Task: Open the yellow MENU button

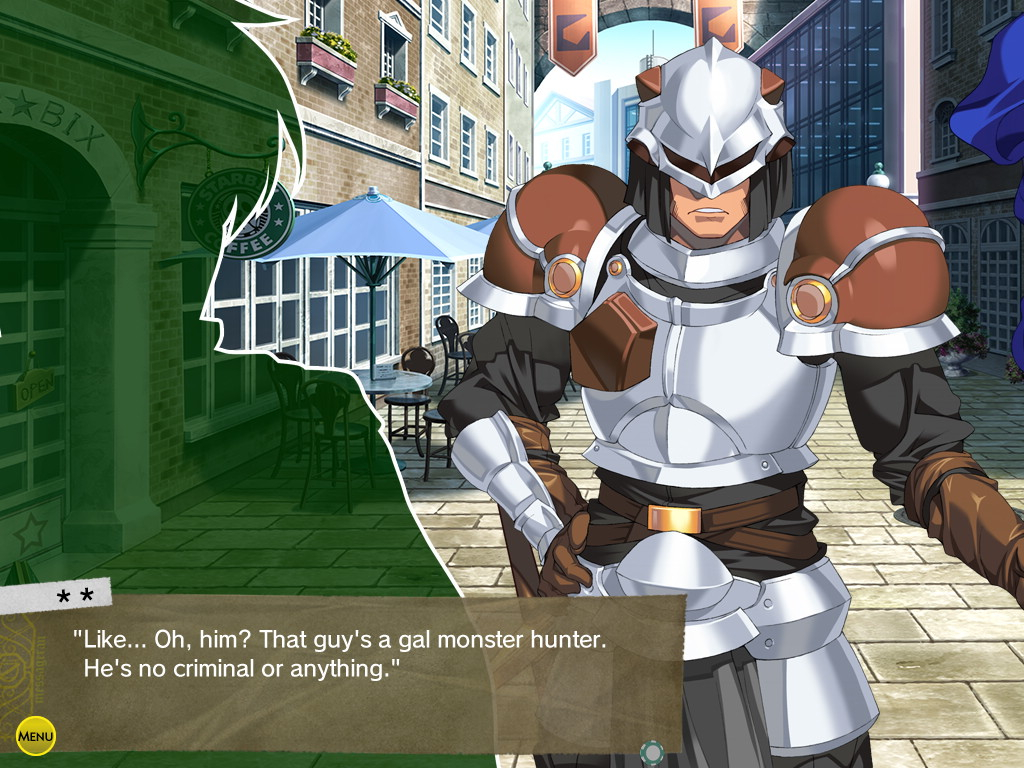Action: (x=36, y=737)
